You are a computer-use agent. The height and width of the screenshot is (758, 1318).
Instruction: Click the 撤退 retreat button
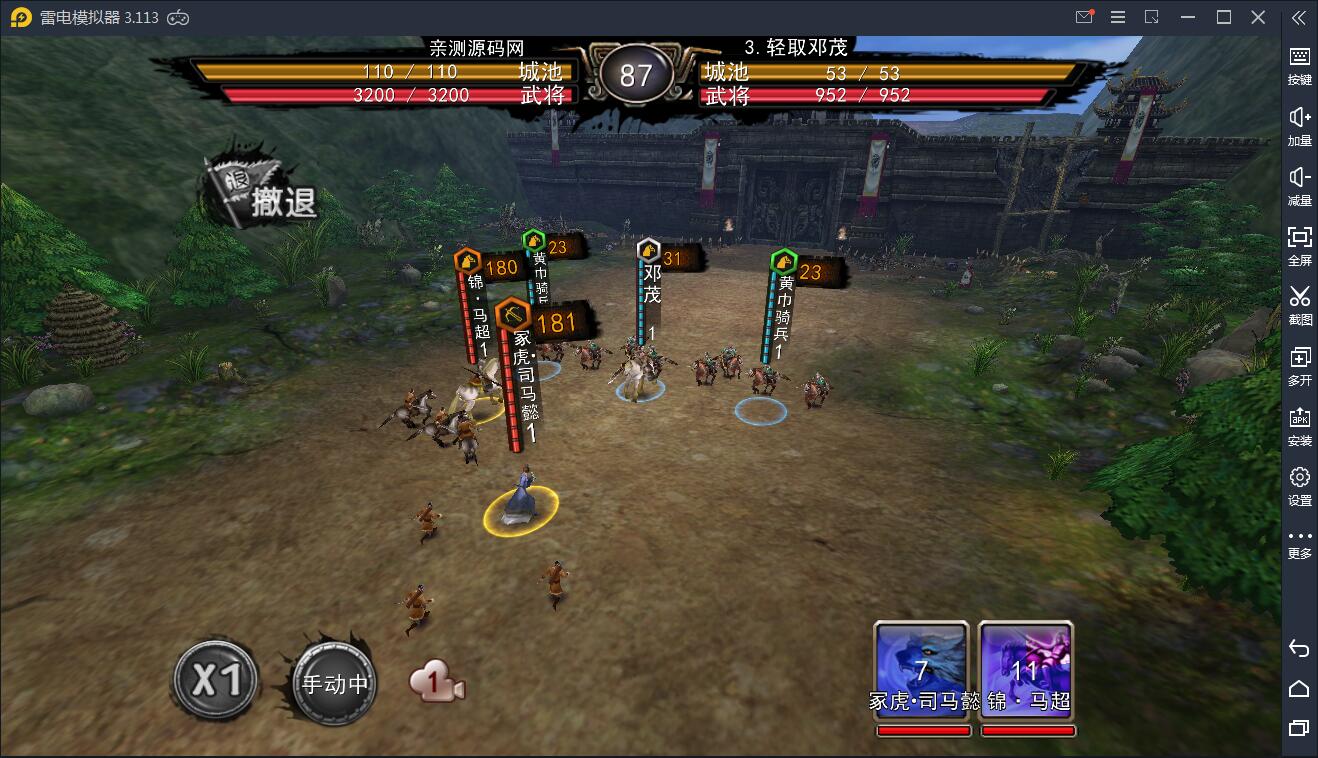(x=263, y=194)
